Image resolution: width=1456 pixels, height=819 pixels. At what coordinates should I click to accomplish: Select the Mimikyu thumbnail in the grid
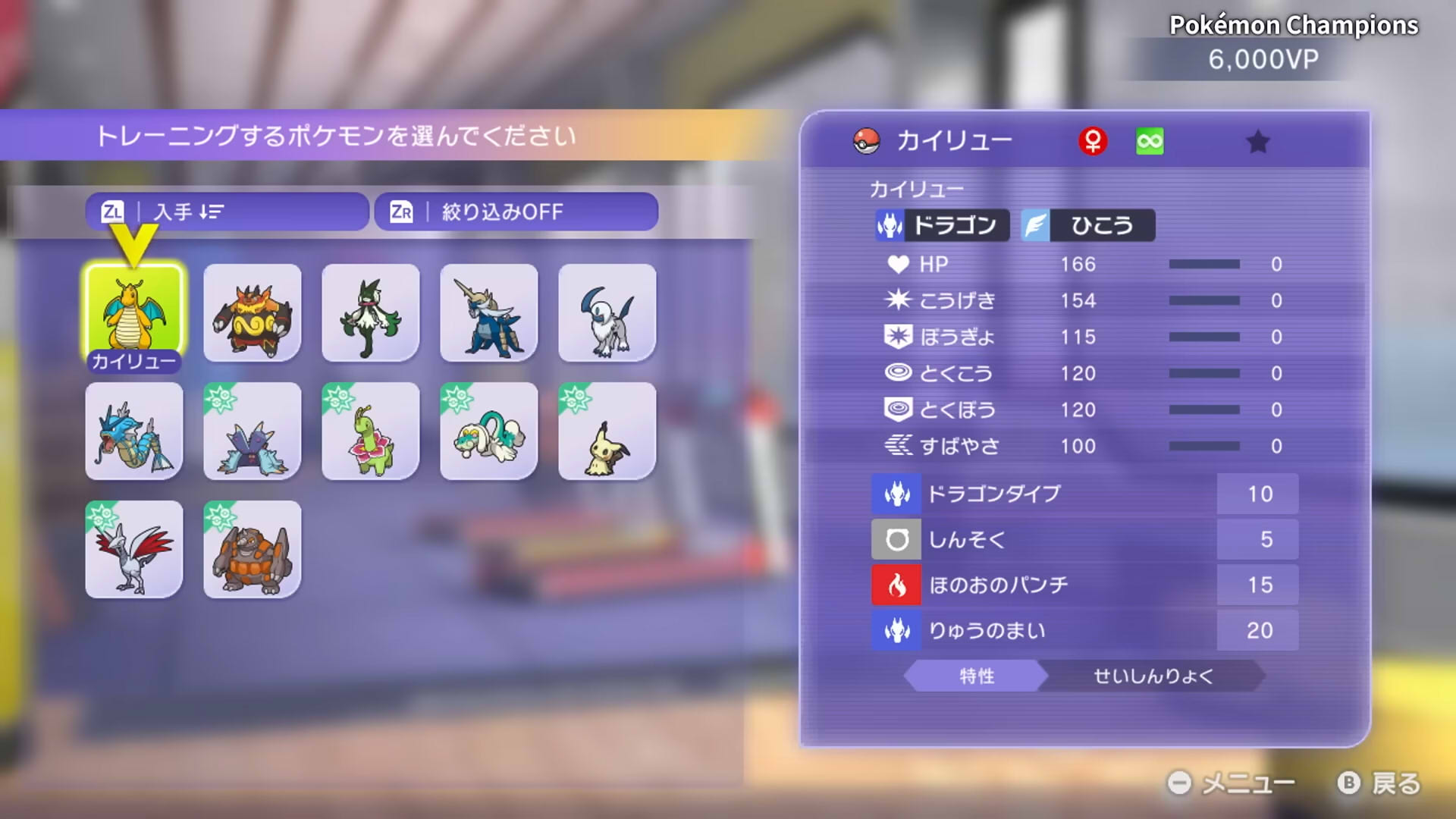coord(606,431)
